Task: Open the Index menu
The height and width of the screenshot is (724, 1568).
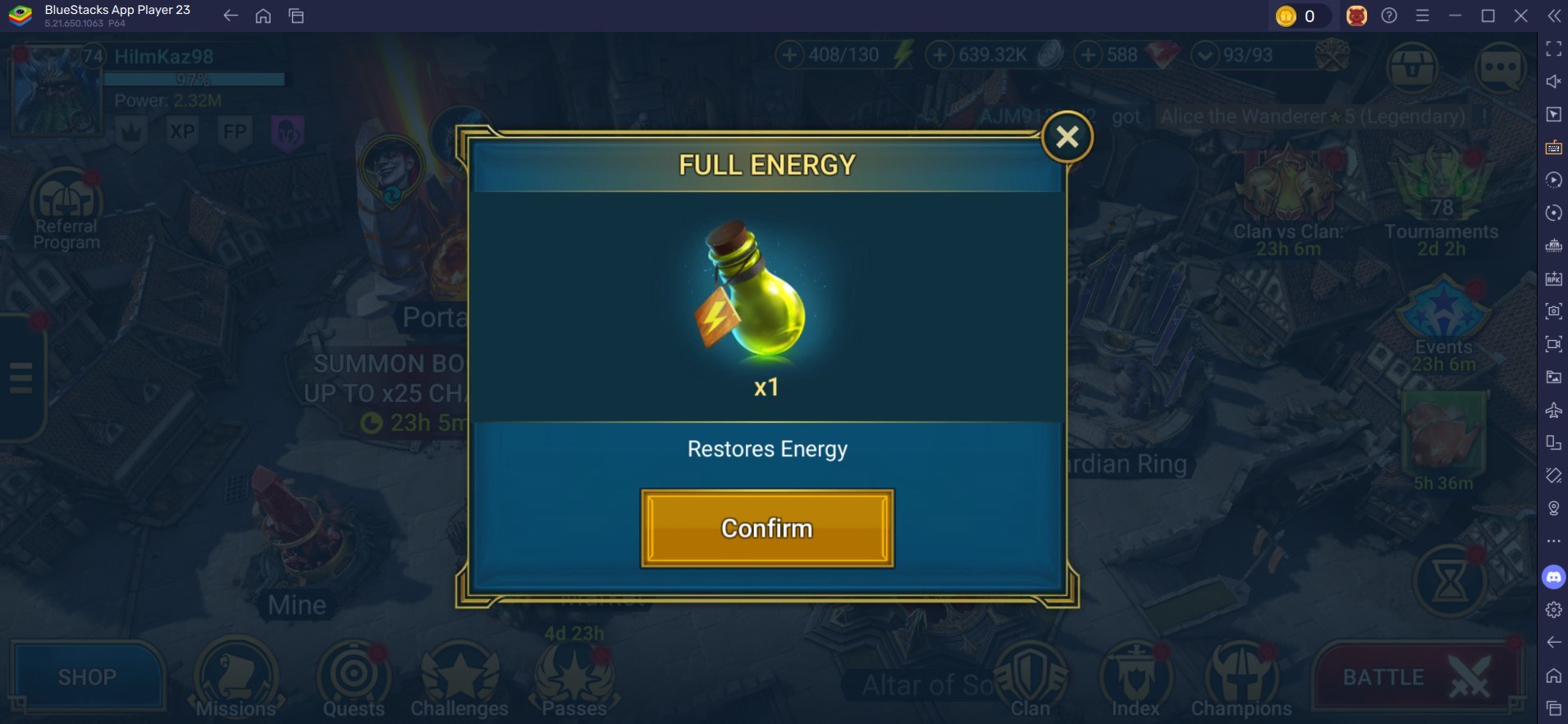Action: coord(1136,679)
